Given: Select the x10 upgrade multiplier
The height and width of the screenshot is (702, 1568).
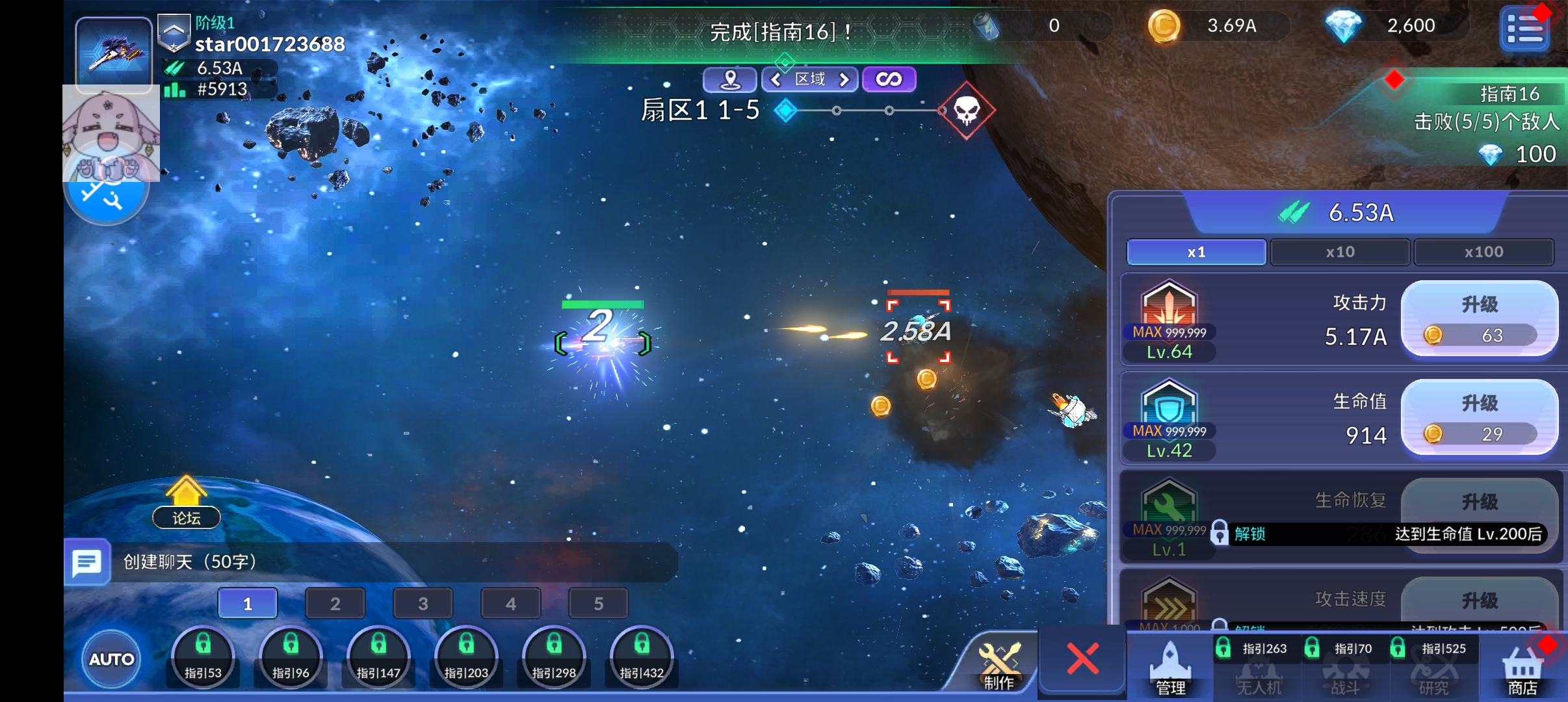Looking at the screenshot, I should (1340, 252).
